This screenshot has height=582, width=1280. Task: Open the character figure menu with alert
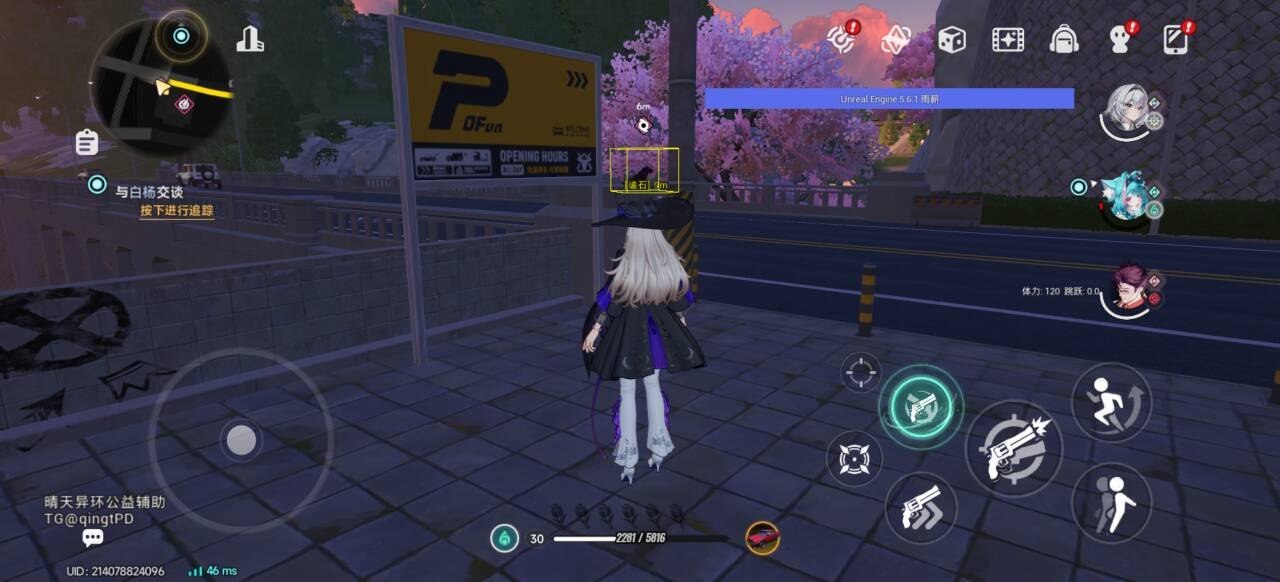pyautogui.click(x=1120, y=40)
